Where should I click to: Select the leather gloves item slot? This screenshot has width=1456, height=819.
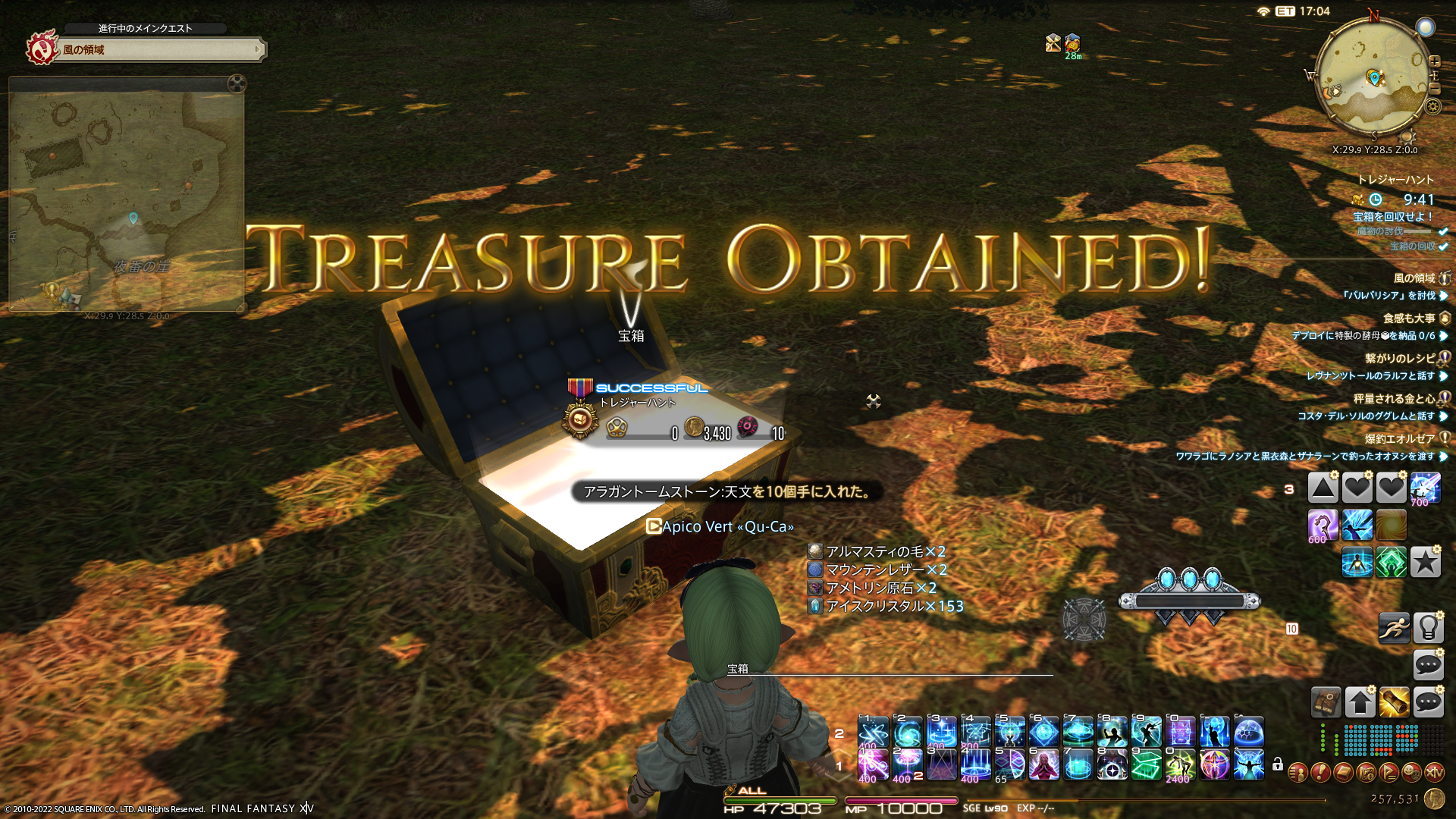1326,703
